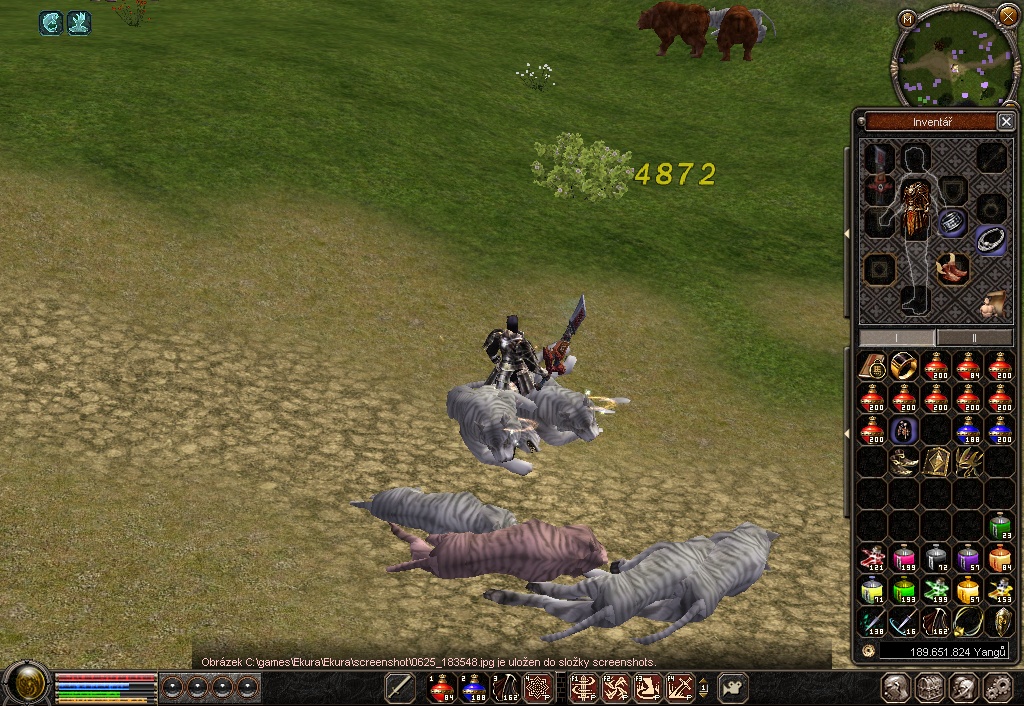Screen dimensions: 1024x706
Task: Open the settings gear menu
Action: [x=997, y=687]
